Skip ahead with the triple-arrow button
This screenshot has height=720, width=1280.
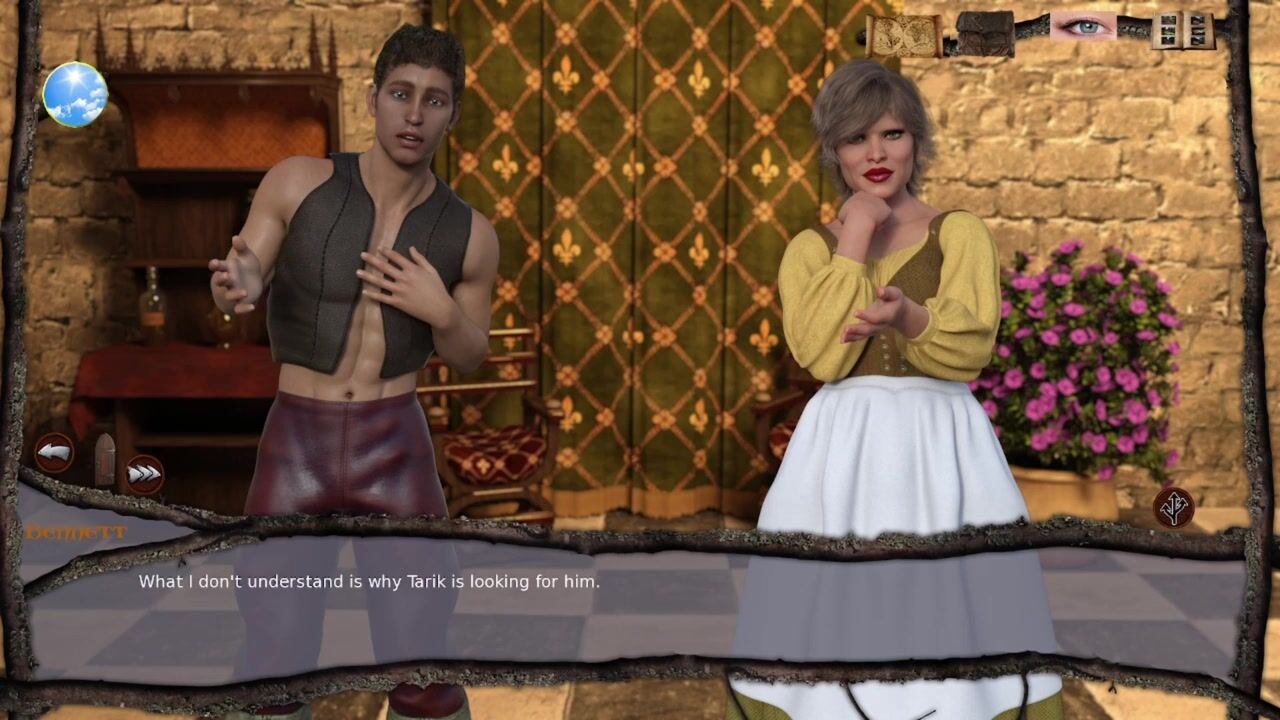pos(144,473)
